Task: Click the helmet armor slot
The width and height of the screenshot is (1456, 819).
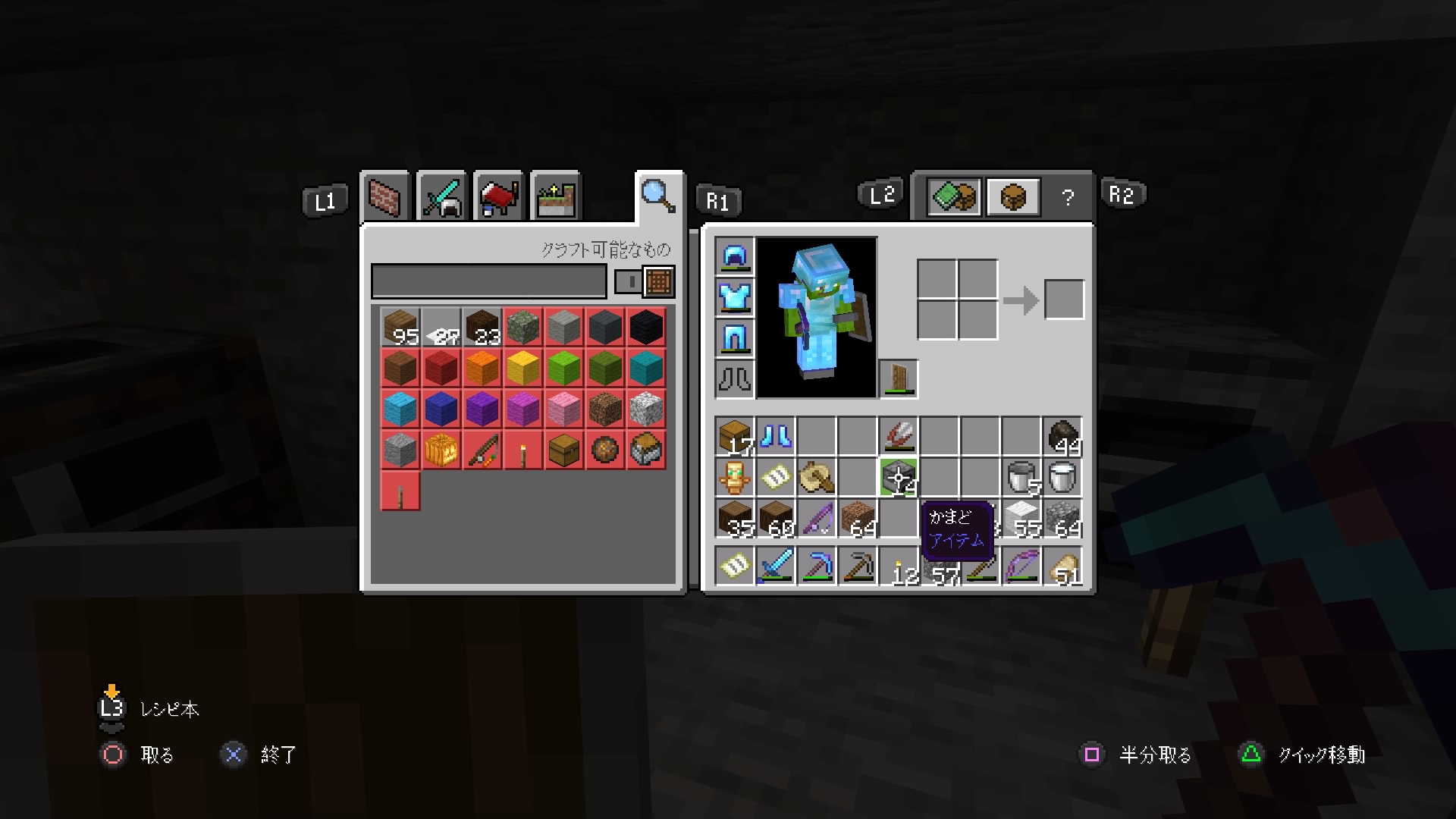Action: coord(733,258)
